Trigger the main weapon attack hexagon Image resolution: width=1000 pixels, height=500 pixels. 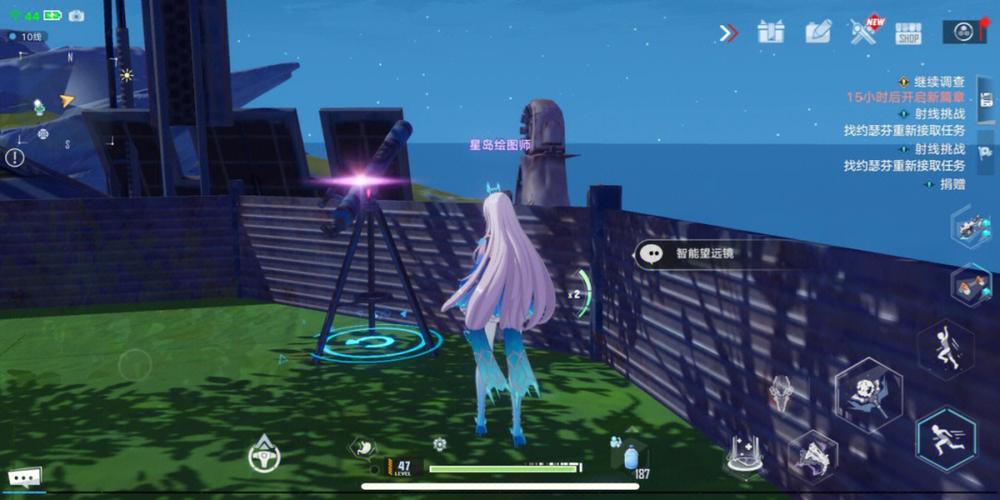(868, 393)
